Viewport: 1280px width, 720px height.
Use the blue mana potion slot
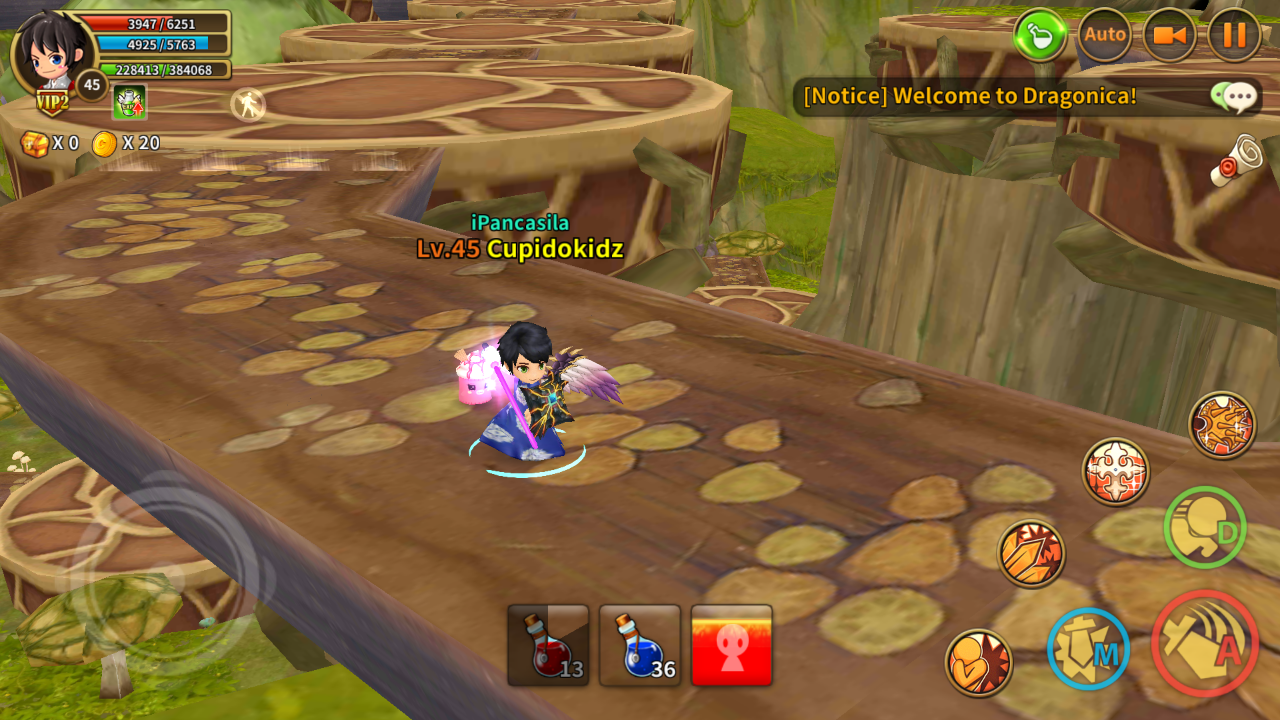click(640, 646)
